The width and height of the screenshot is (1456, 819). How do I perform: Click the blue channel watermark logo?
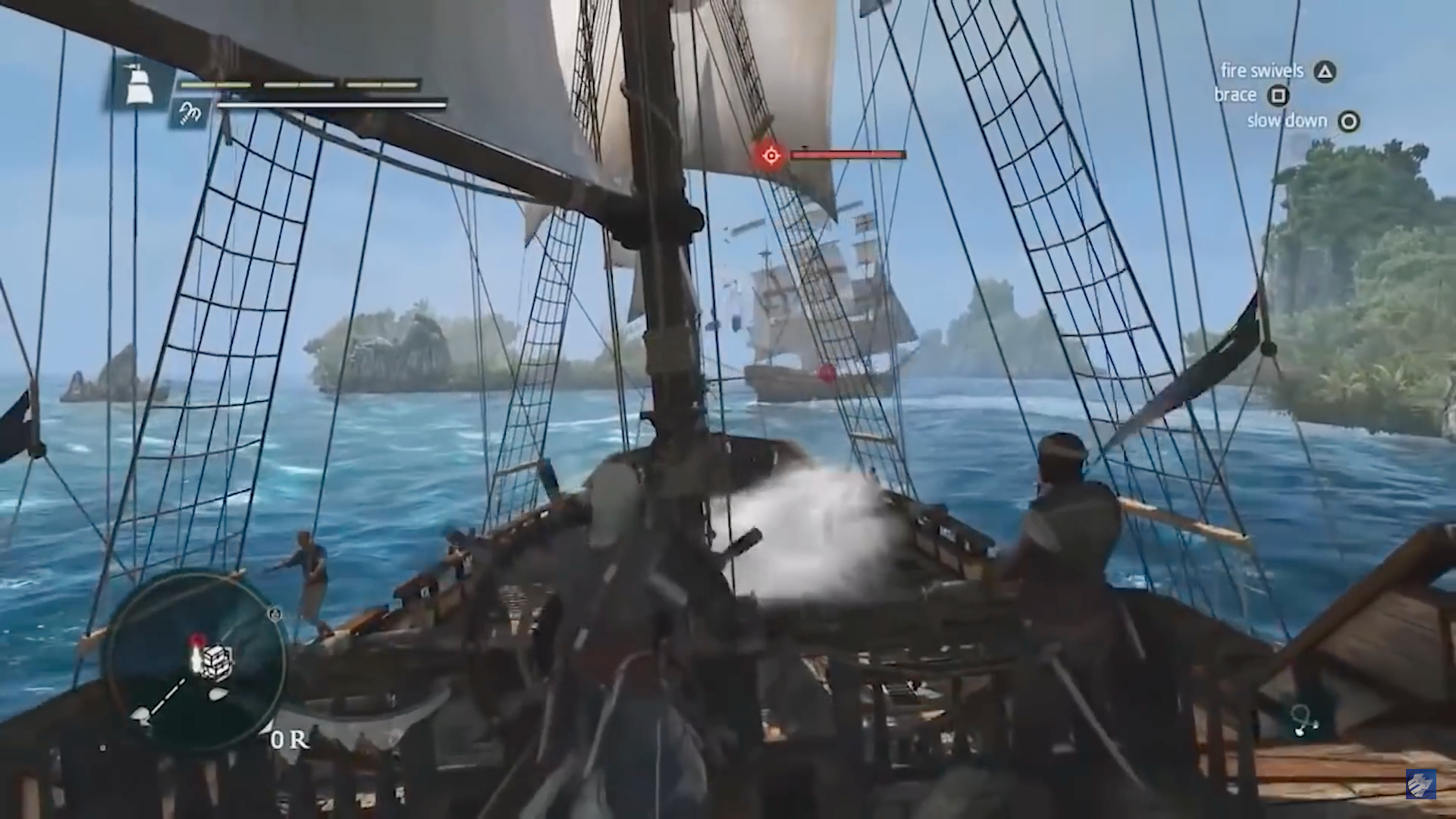point(1420,783)
